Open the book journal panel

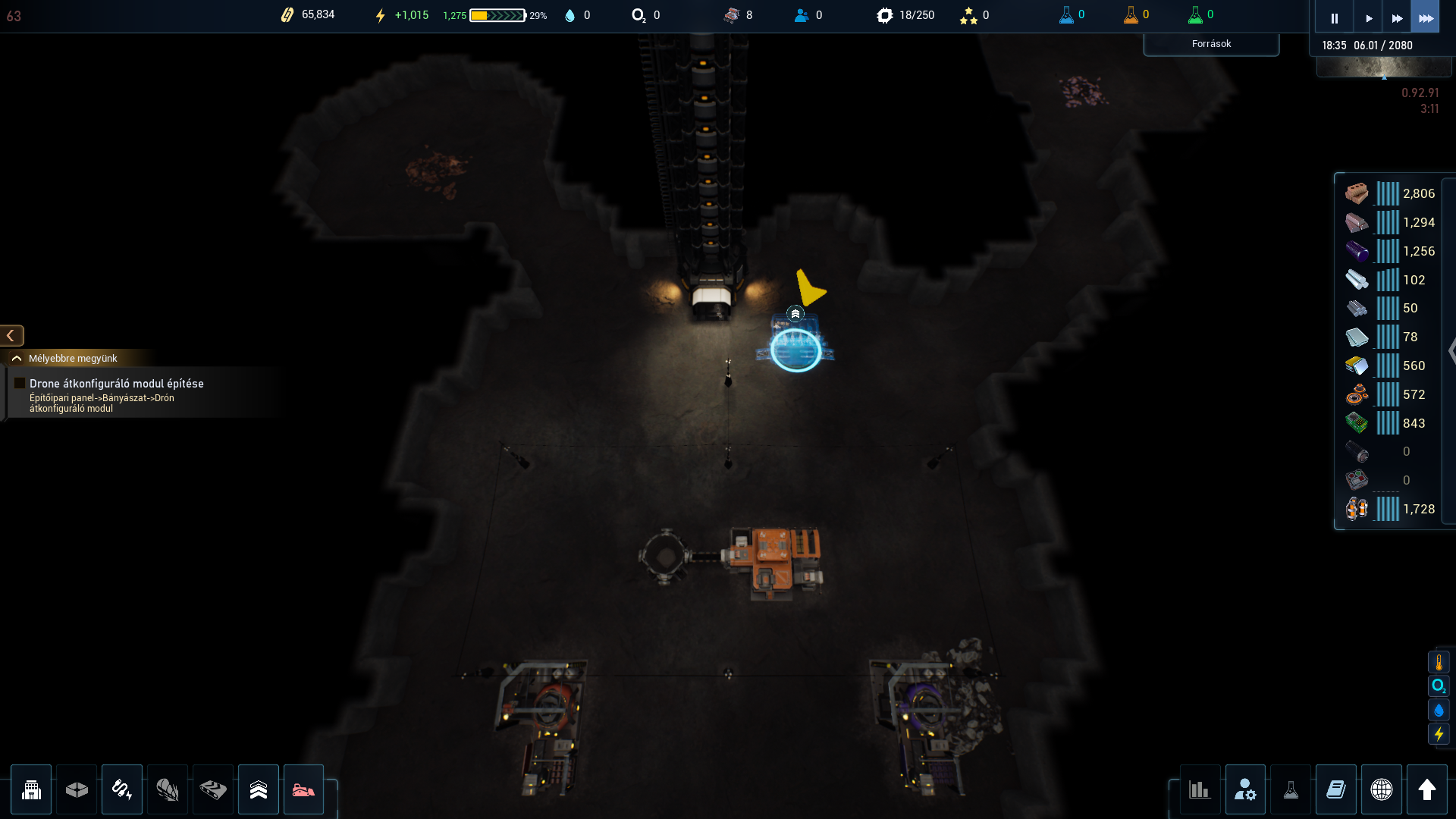(x=1336, y=789)
